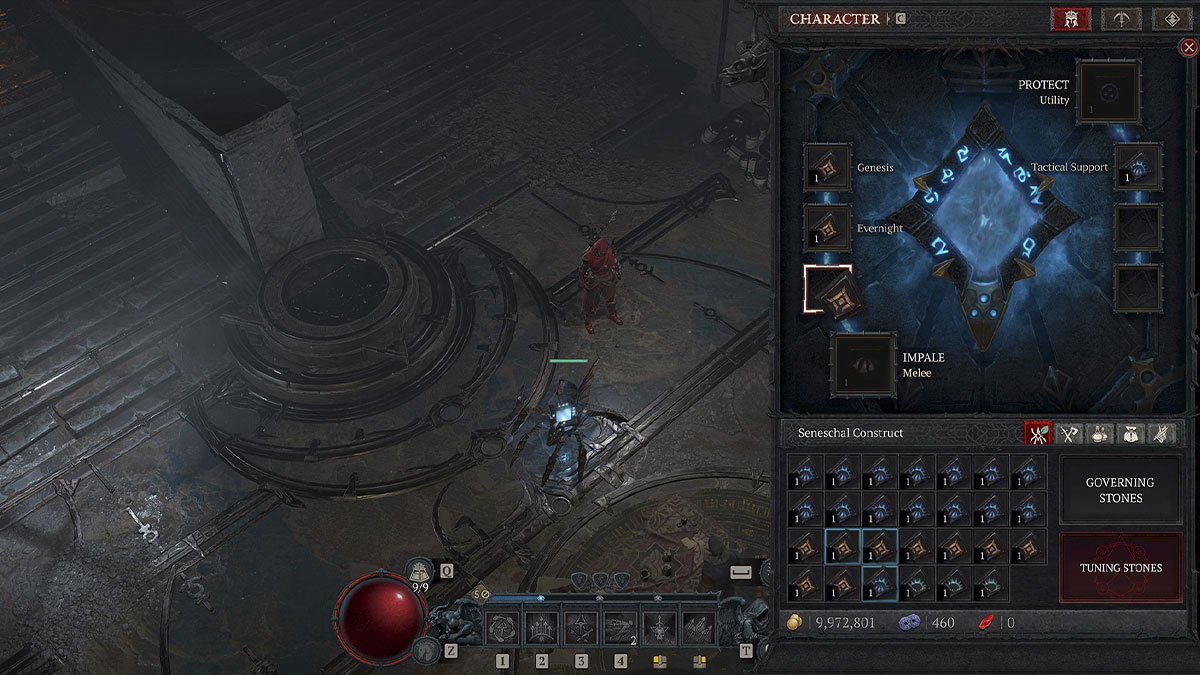Open the pouch bag inventory tab
The width and height of the screenshot is (1200, 675).
(1131, 433)
